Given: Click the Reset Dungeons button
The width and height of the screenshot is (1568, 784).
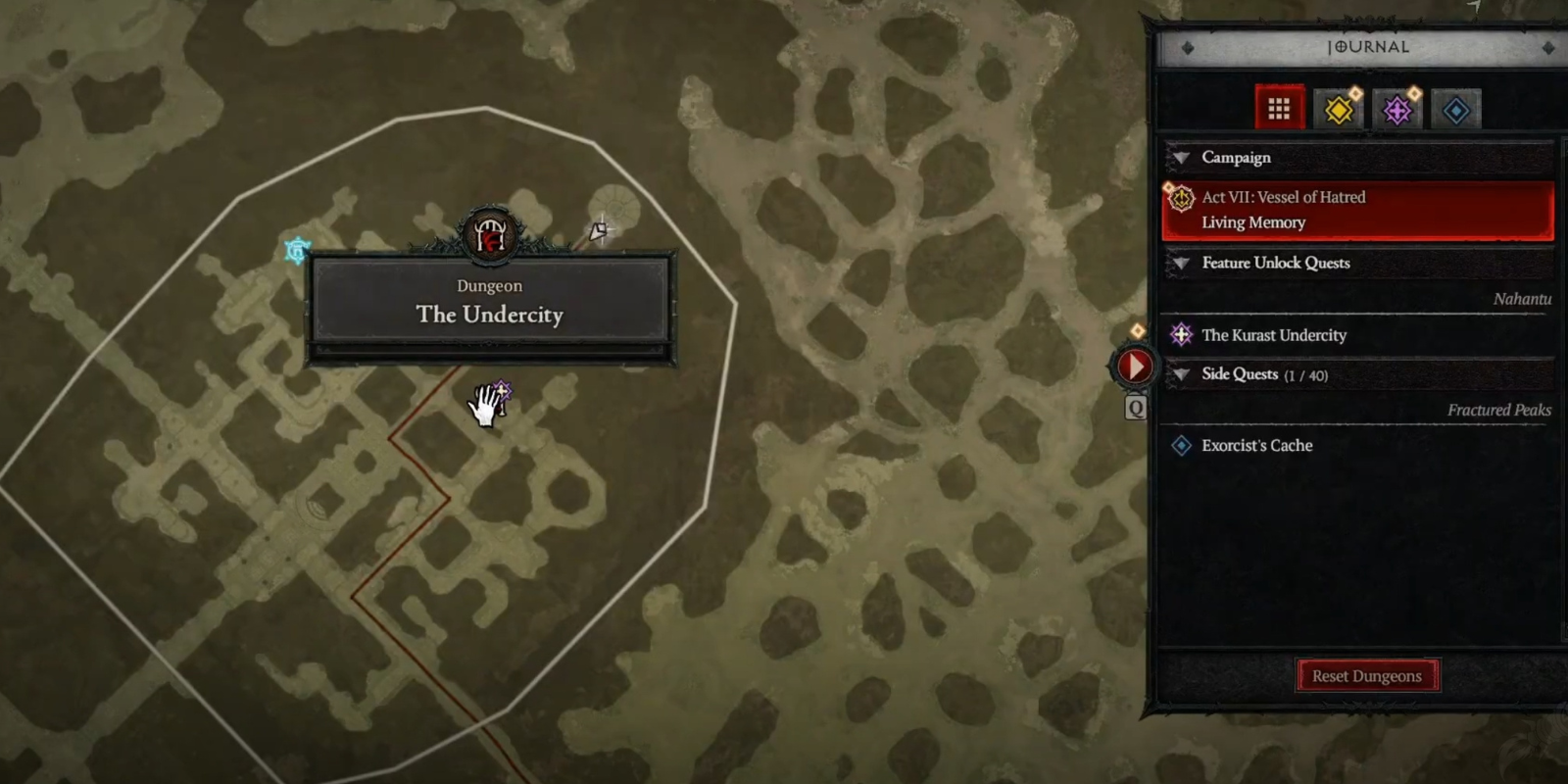Looking at the screenshot, I should point(1366,676).
